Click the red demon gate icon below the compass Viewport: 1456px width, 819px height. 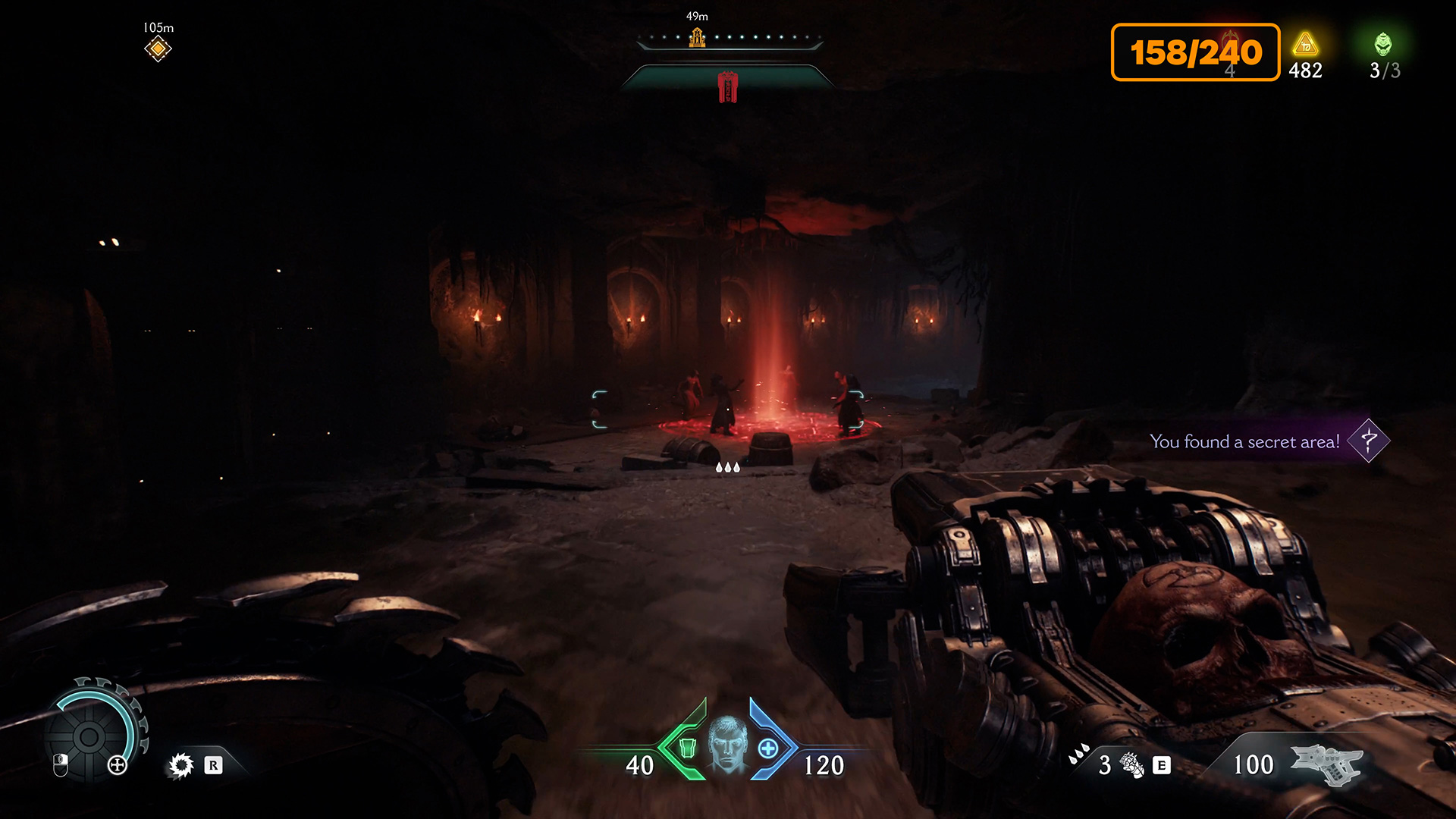(728, 87)
